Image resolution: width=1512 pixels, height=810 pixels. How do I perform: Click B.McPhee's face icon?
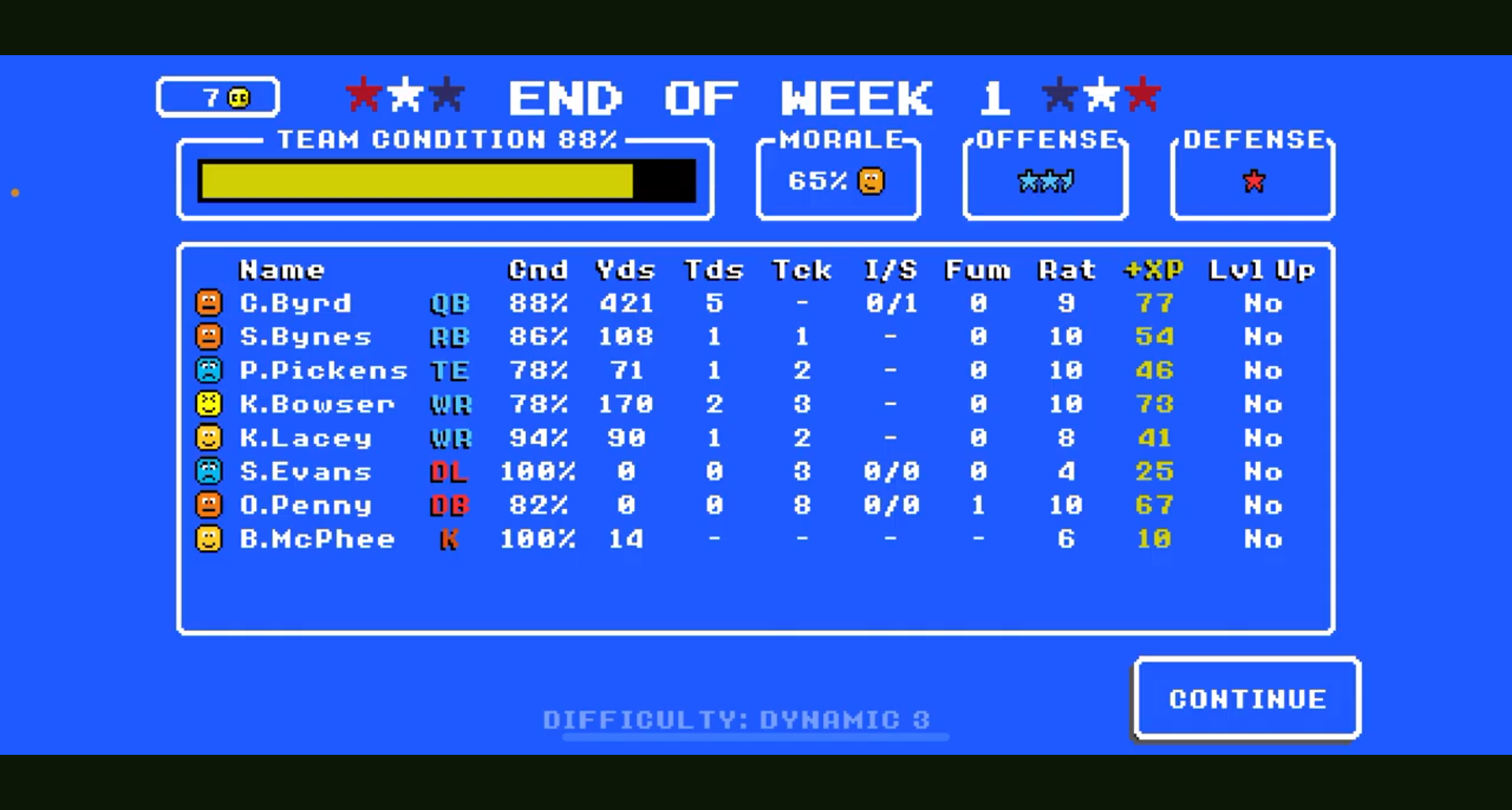(x=209, y=539)
